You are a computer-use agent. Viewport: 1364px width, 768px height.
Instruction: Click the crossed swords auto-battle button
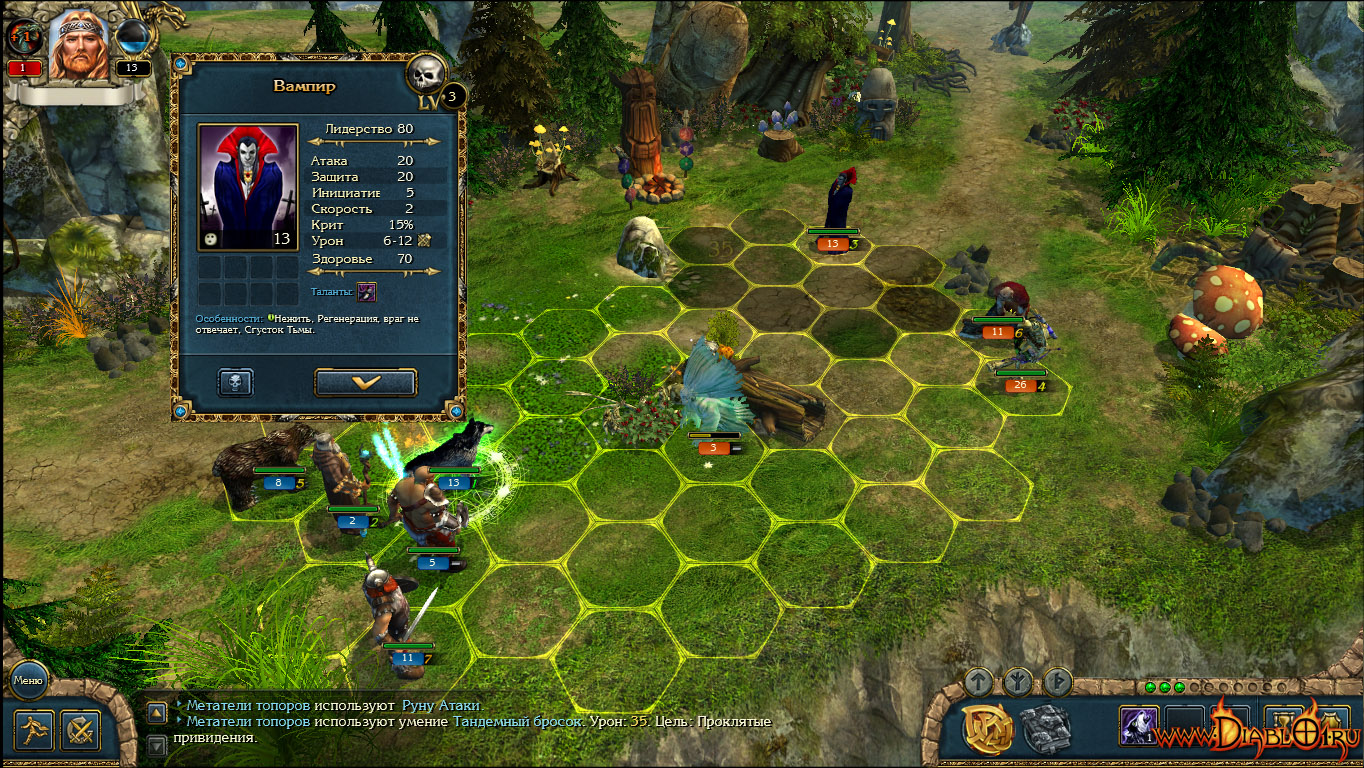pyautogui.click(x=80, y=730)
